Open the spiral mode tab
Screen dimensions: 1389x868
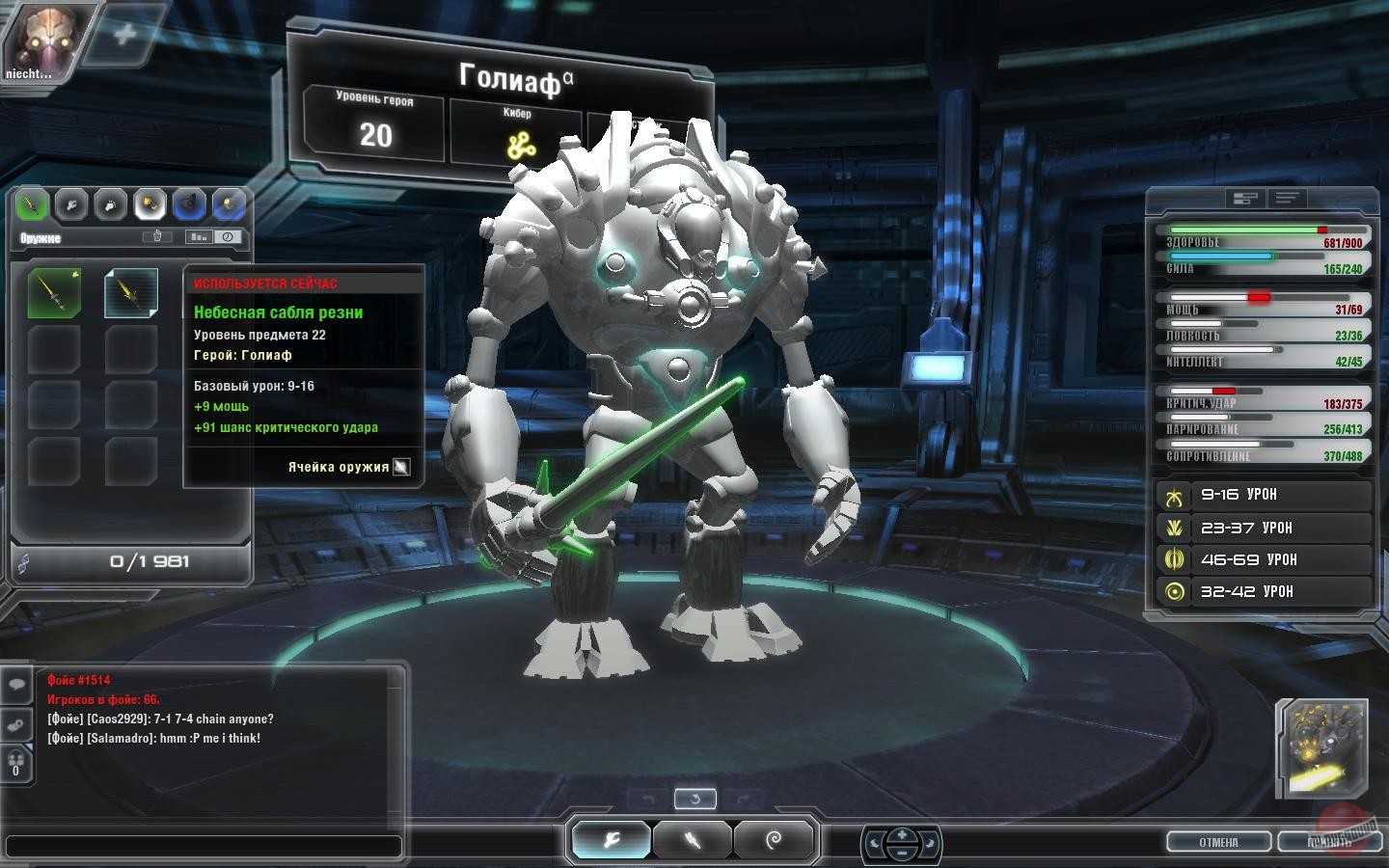click(774, 840)
